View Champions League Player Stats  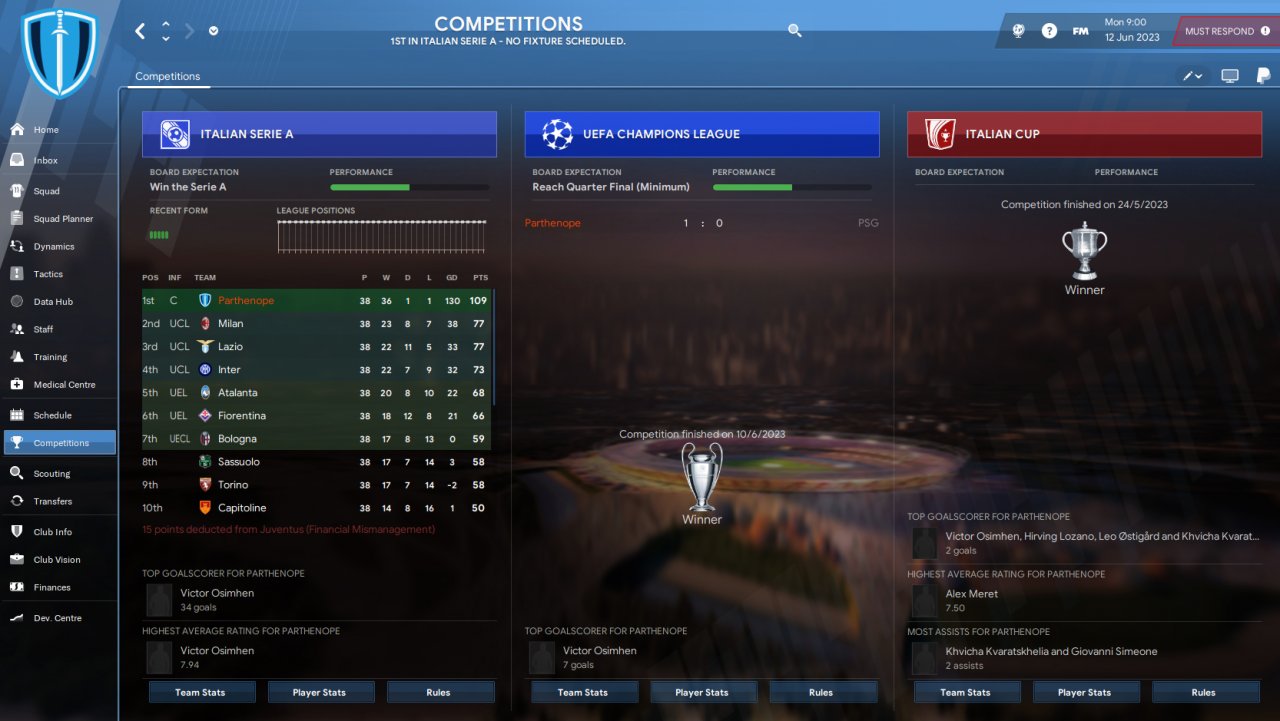702,692
